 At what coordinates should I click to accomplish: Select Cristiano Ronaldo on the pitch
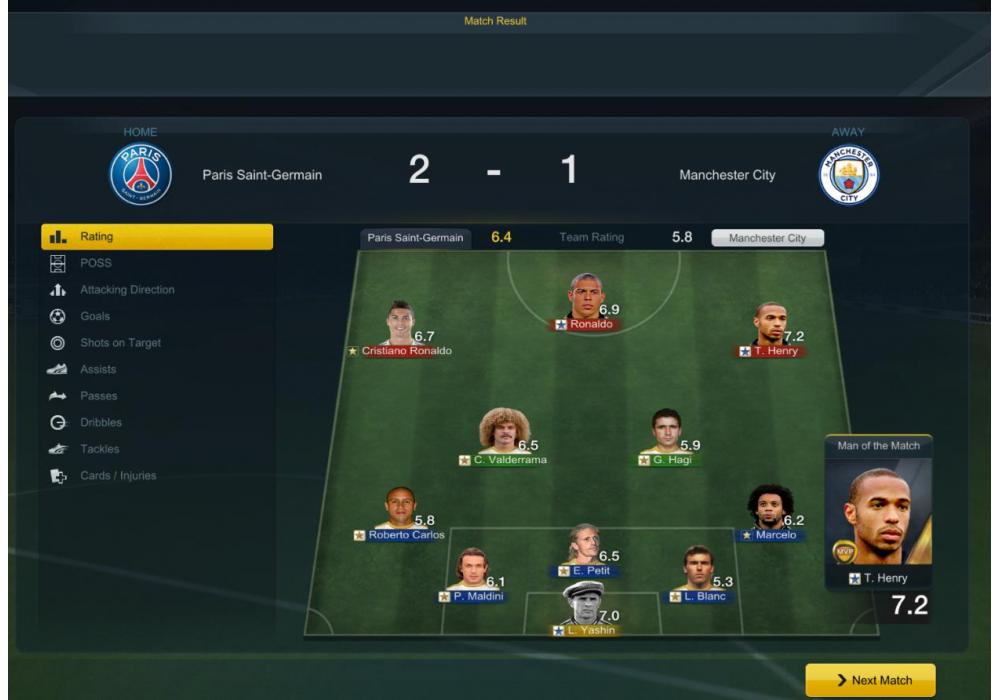point(401,325)
